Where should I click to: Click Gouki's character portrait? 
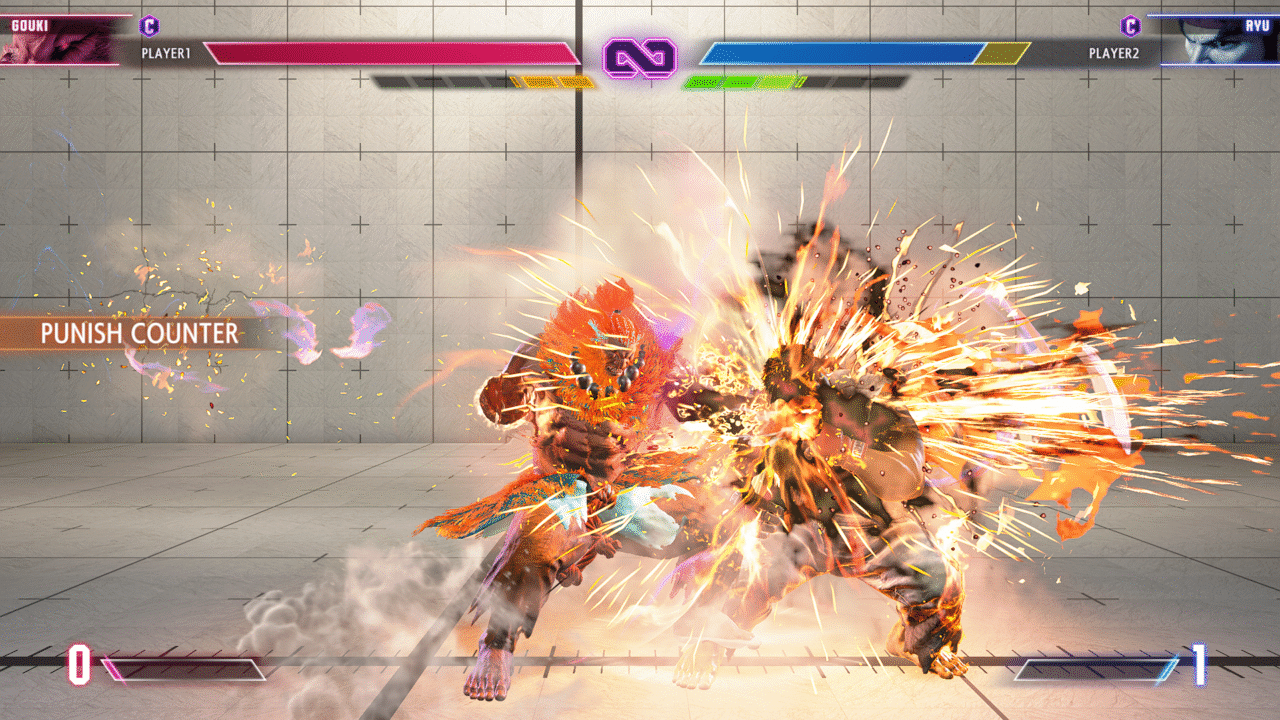(58, 42)
